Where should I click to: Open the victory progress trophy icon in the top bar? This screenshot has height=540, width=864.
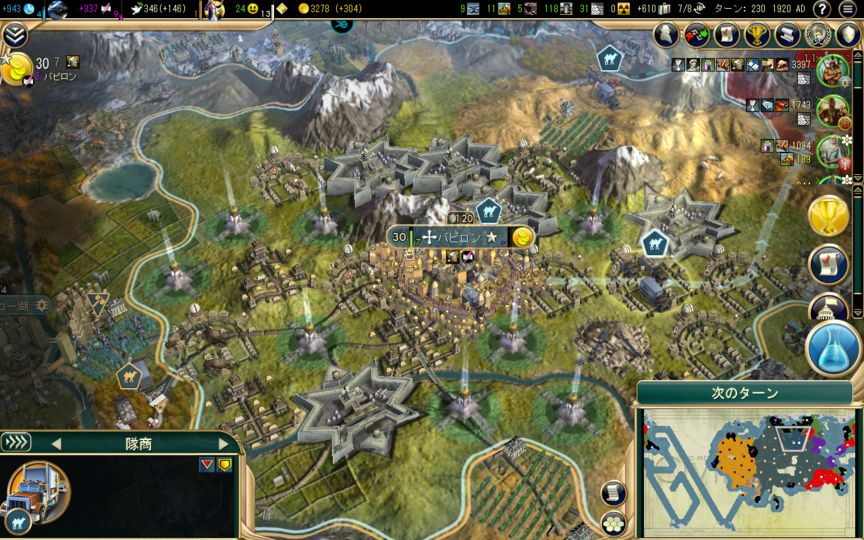coord(756,35)
